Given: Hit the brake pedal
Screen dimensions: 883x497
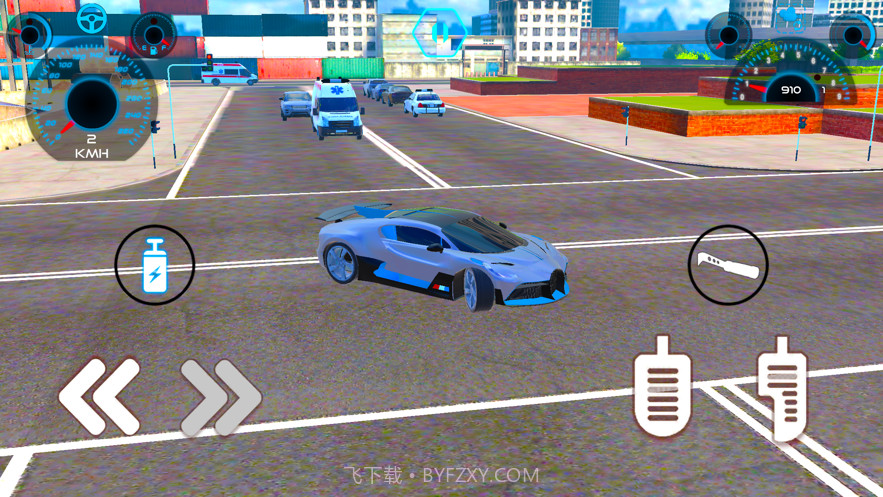Looking at the screenshot, I should [x=662, y=386].
